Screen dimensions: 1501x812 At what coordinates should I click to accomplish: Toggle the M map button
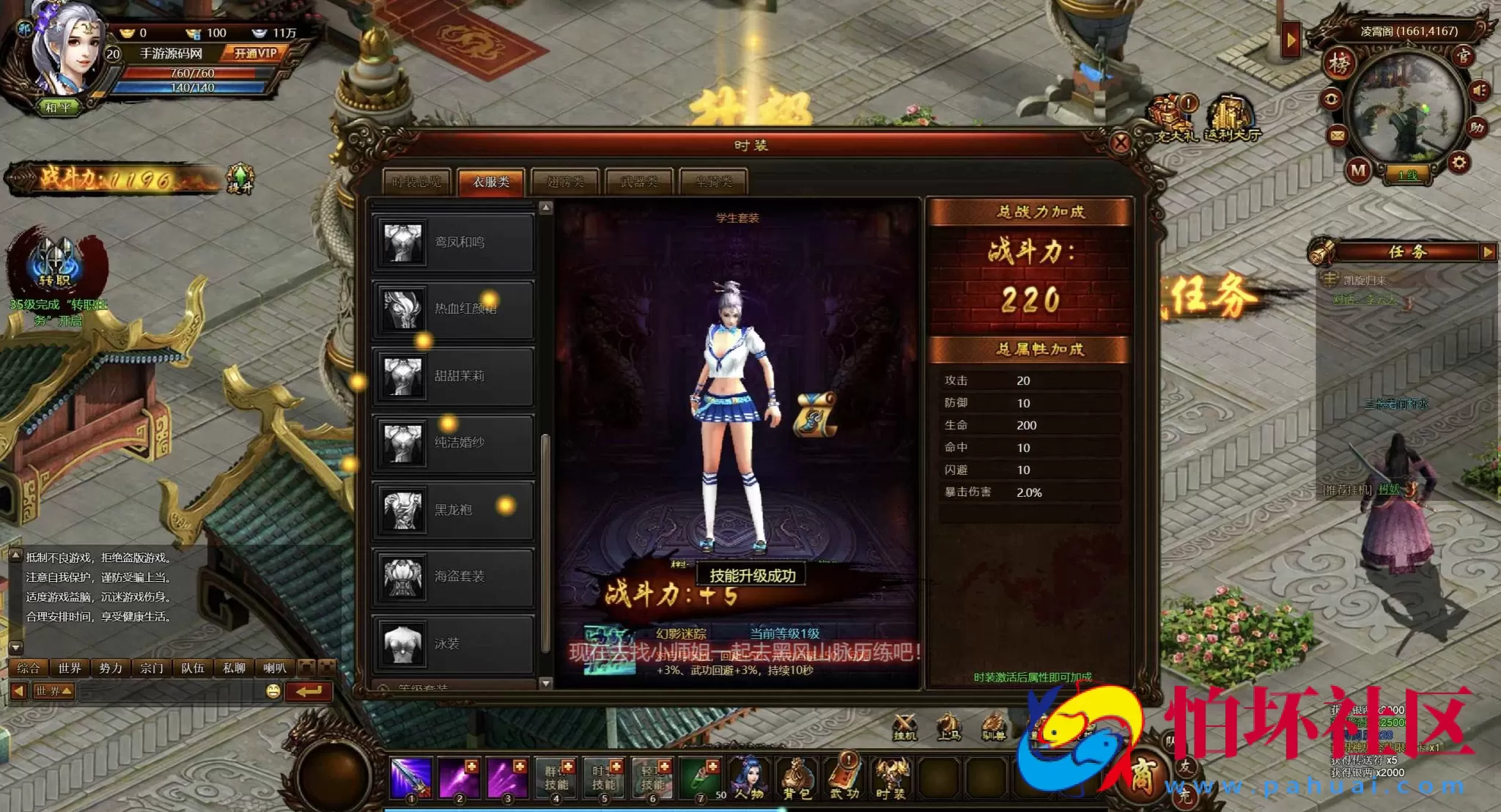(x=1359, y=171)
